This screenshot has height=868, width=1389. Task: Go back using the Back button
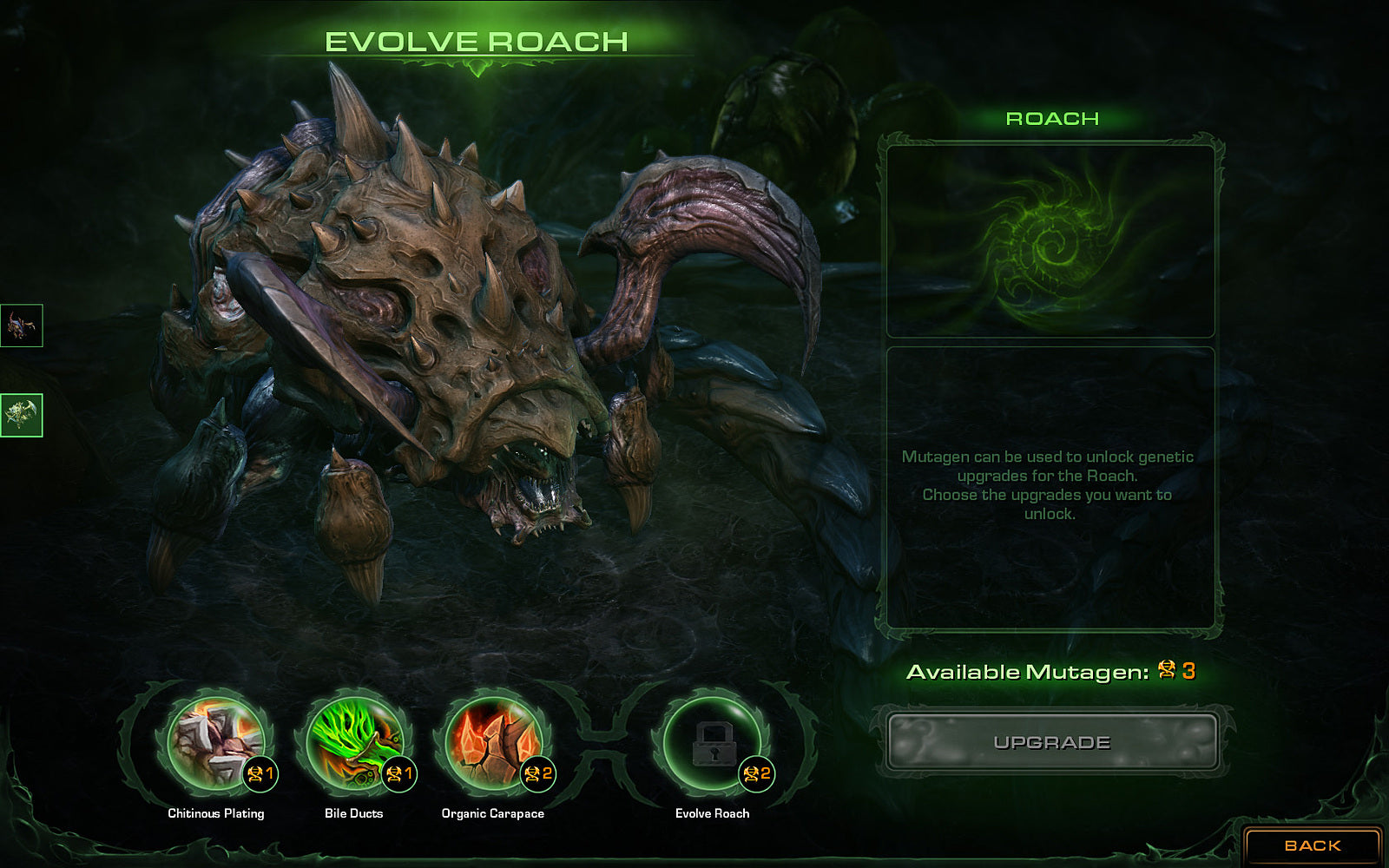[1312, 845]
